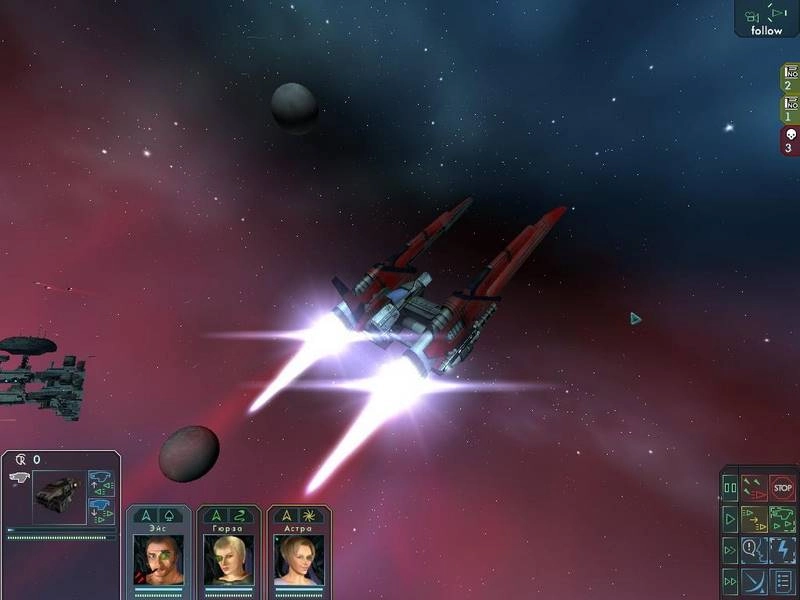Click the selected ship's preview image
800x600 pixels.
59,497
